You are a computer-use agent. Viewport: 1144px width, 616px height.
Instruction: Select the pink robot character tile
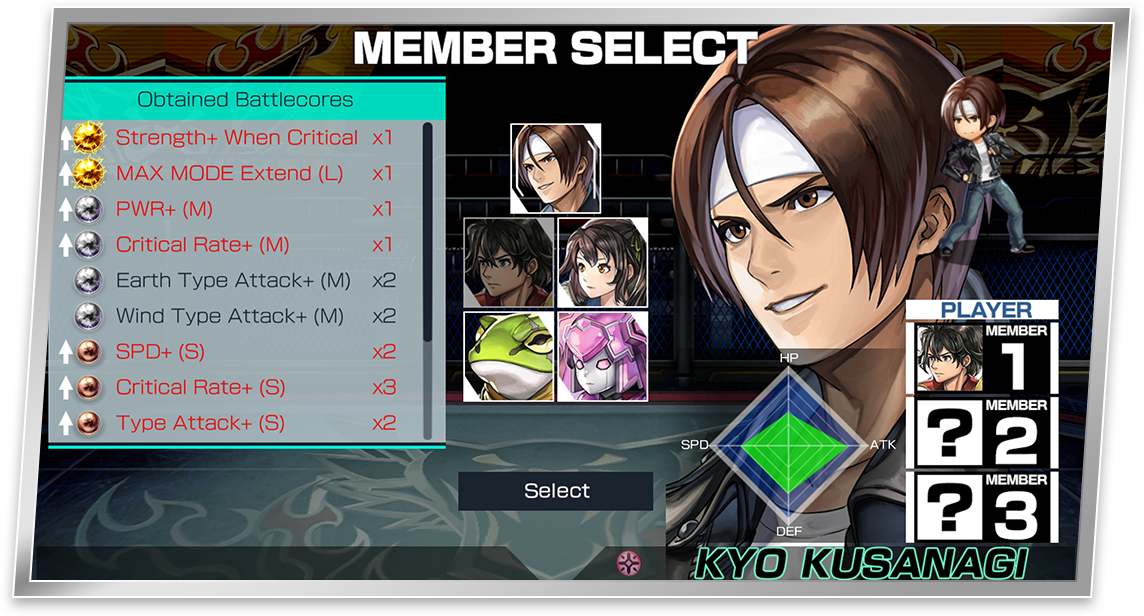(x=602, y=356)
